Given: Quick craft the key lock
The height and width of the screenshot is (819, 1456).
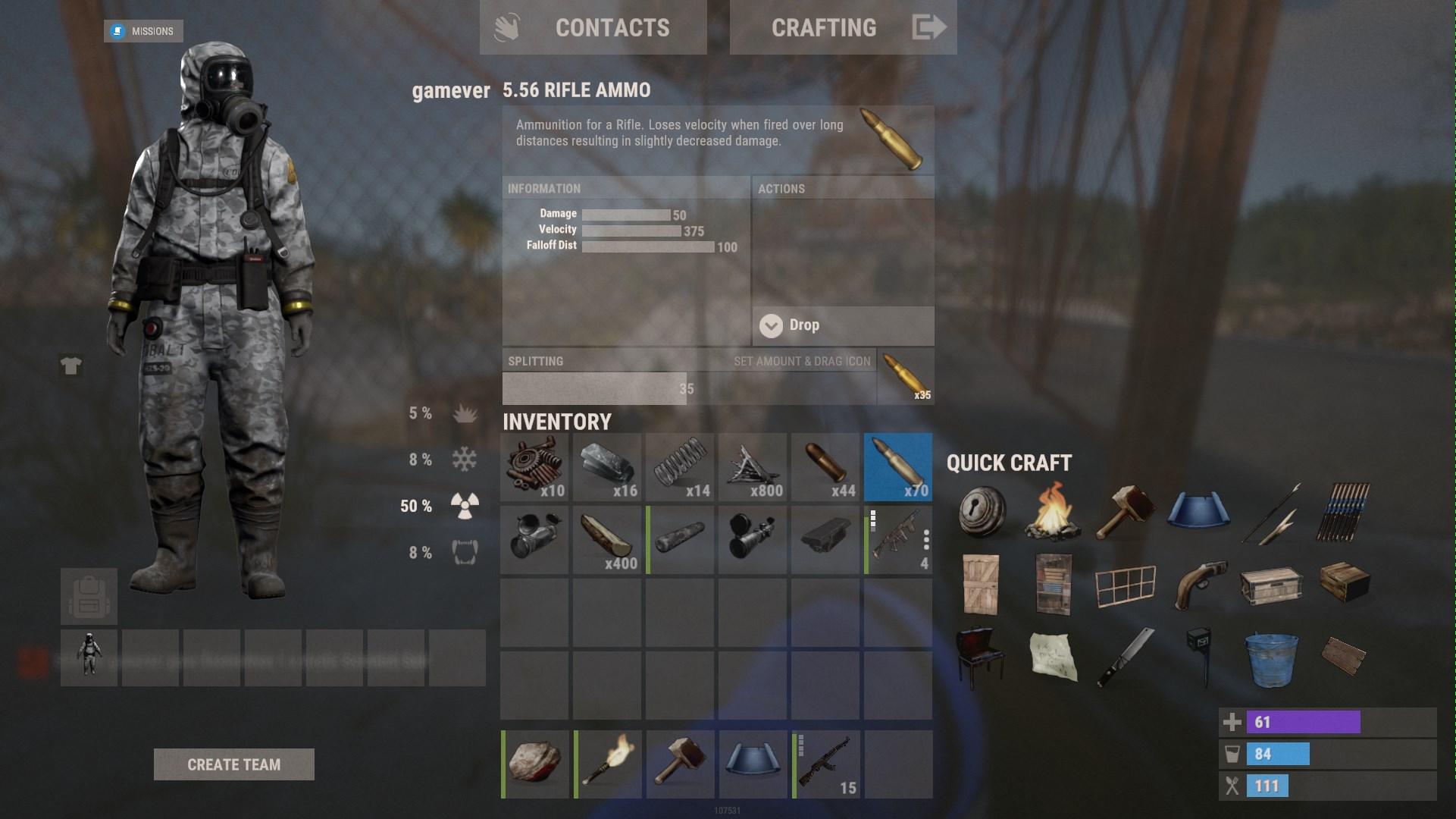Looking at the screenshot, I should pos(982,512).
